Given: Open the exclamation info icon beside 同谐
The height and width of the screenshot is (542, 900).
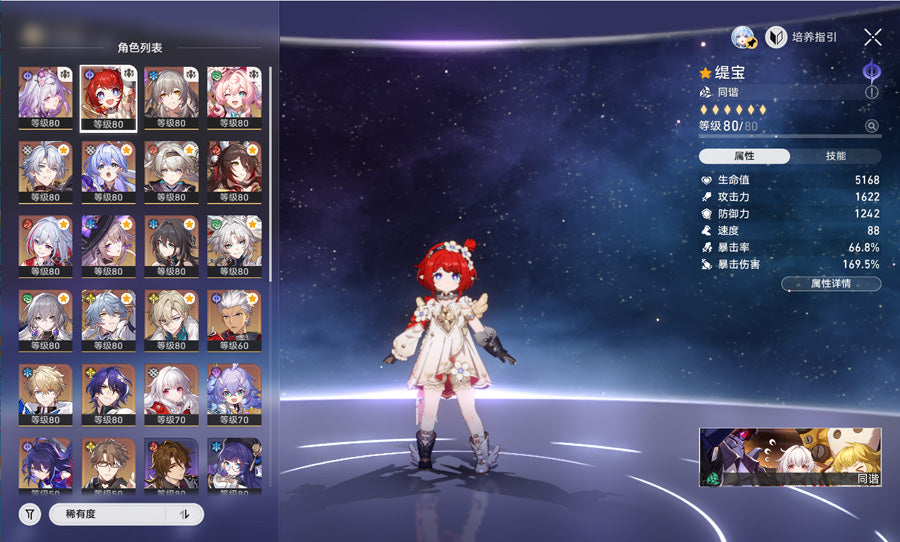Looking at the screenshot, I should 872,92.
